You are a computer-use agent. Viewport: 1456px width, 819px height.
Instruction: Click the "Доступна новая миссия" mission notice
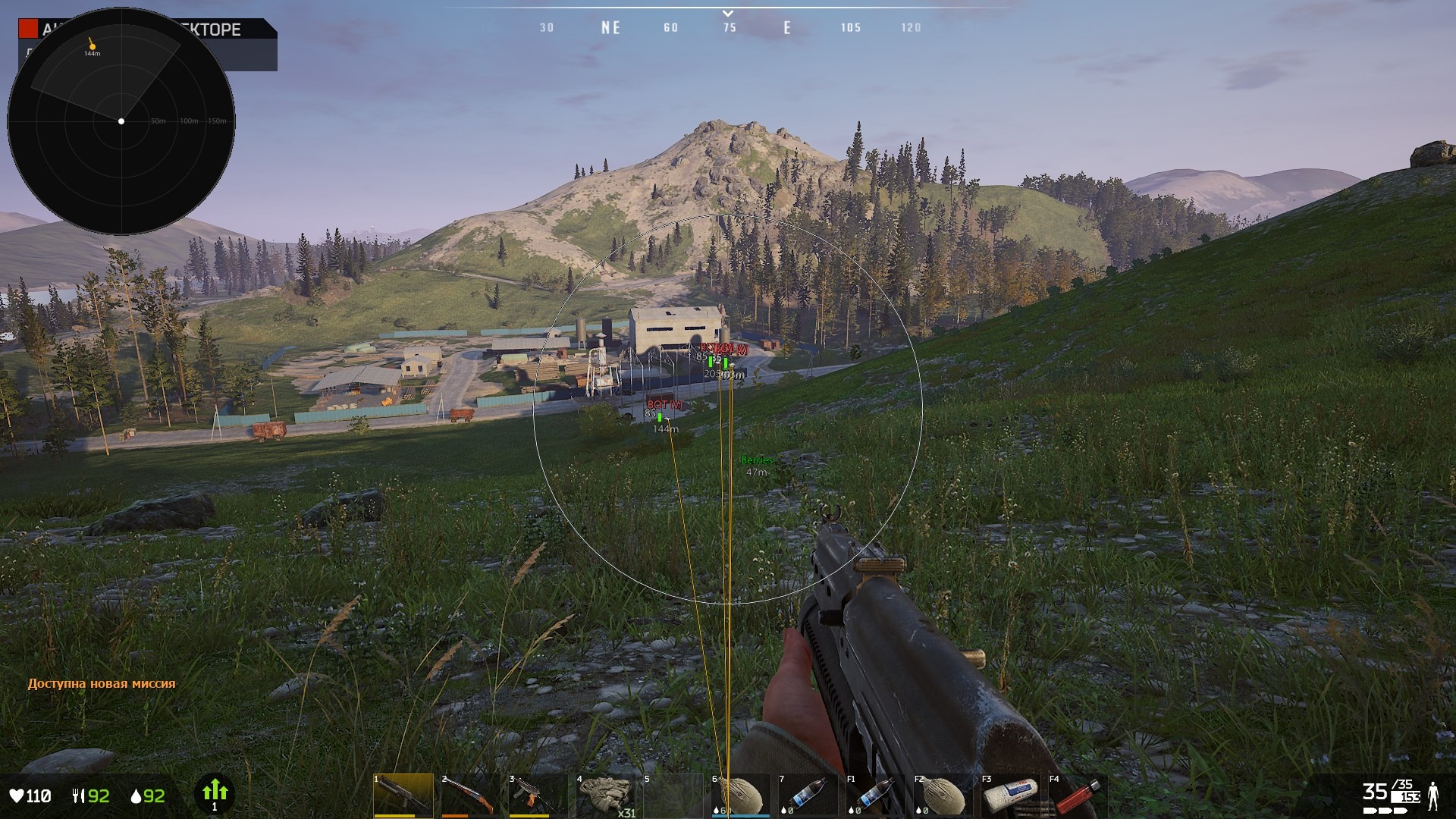(x=102, y=683)
